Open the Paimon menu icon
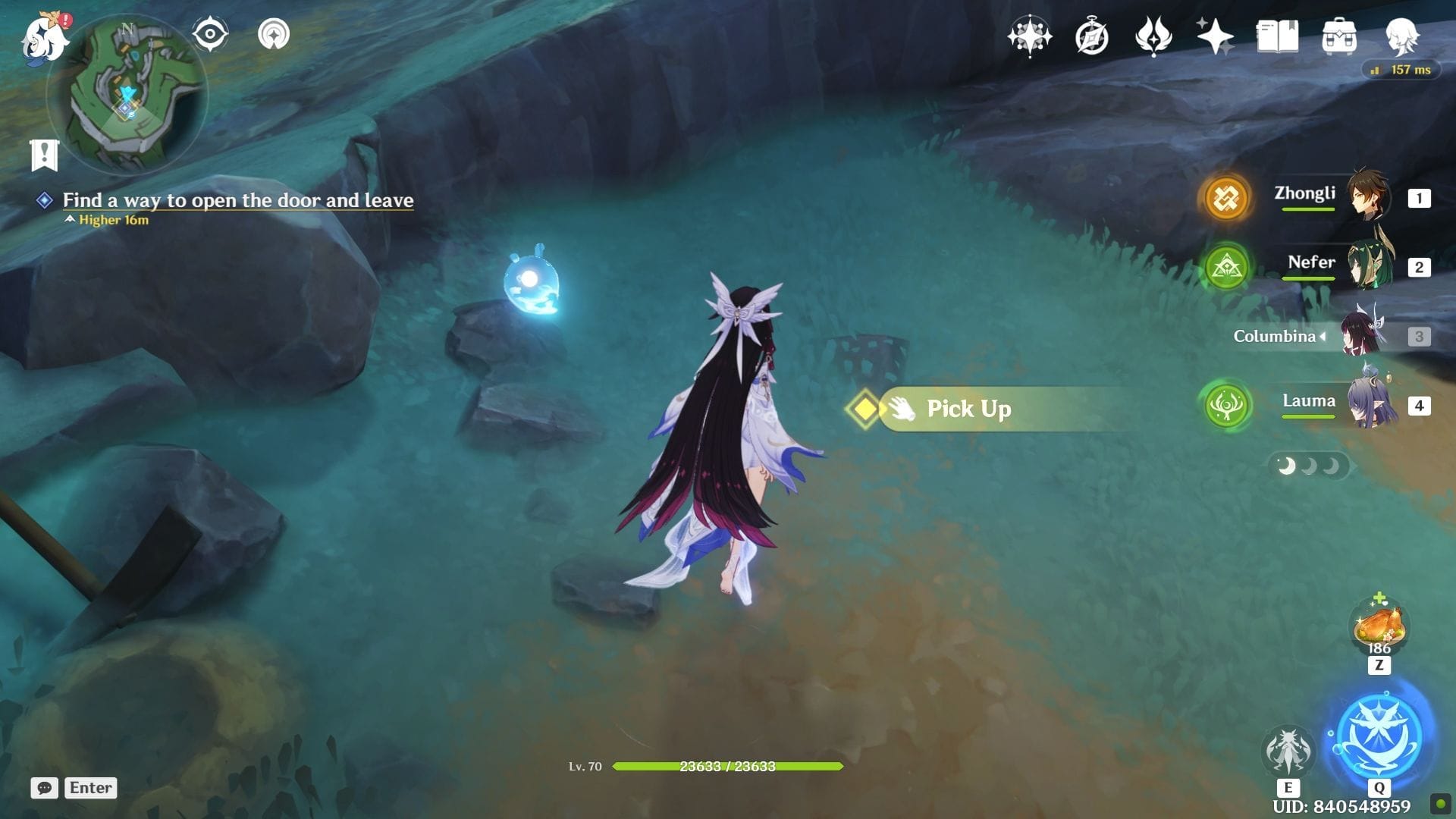Viewport: 1456px width, 819px height. (x=43, y=38)
